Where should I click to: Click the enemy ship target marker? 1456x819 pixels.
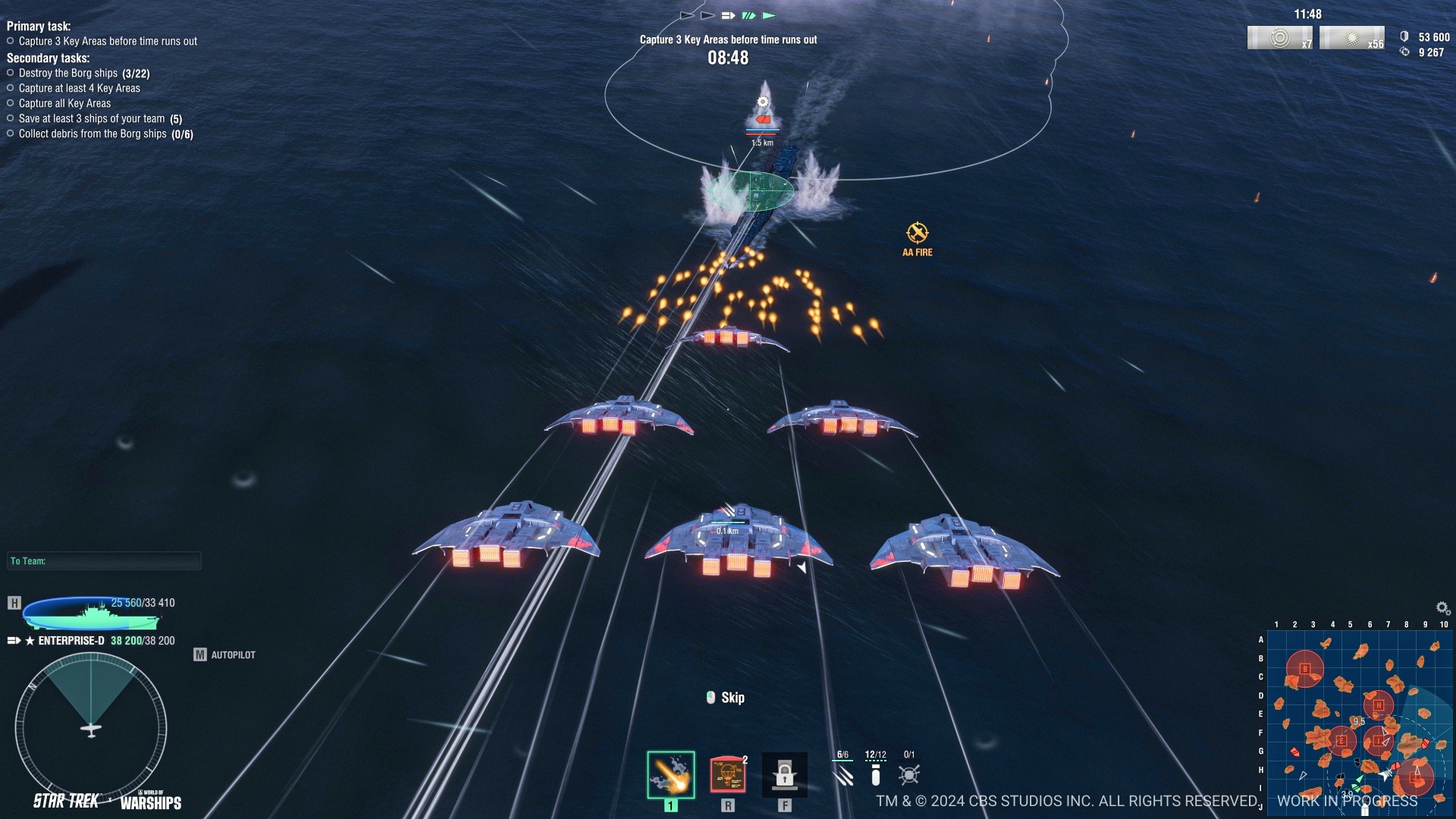pos(763,119)
